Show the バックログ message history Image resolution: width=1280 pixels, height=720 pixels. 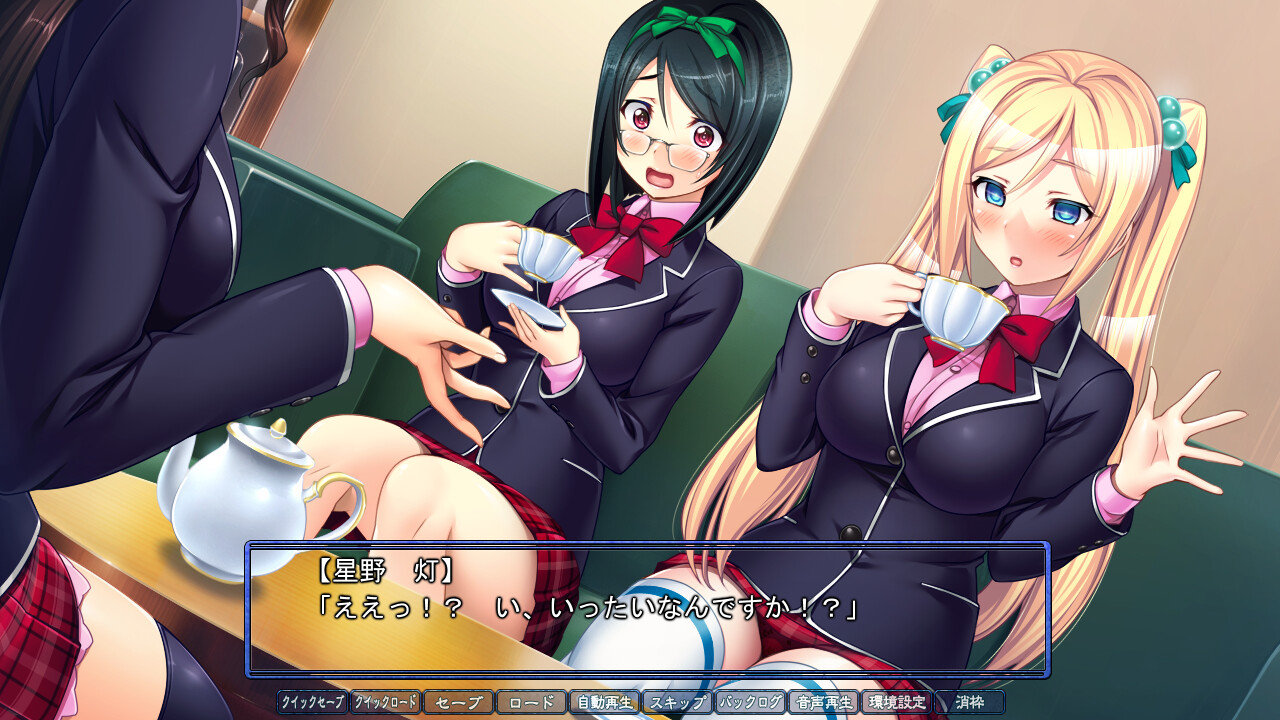750,702
